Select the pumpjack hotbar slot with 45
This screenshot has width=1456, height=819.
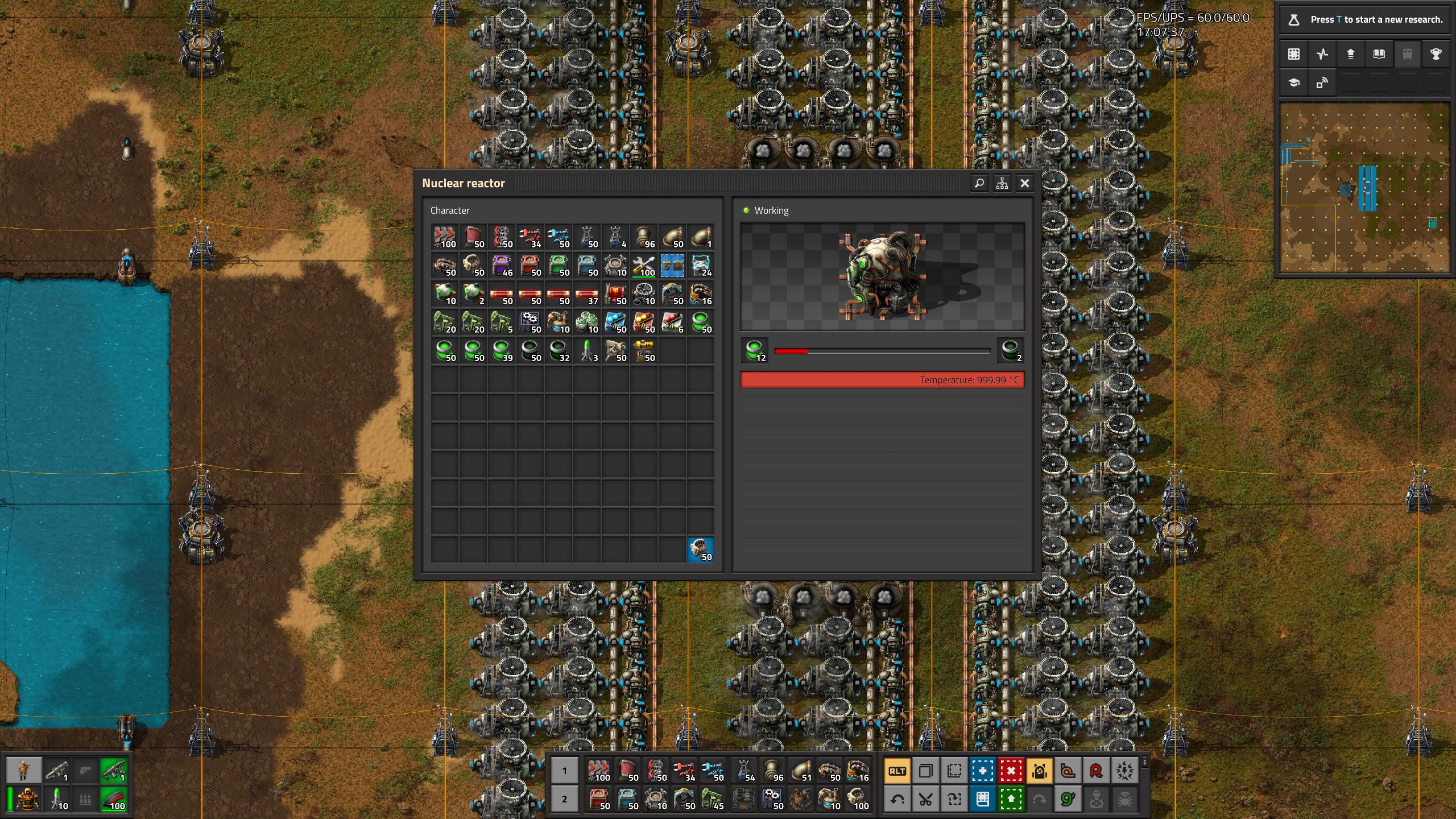tap(713, 799)
